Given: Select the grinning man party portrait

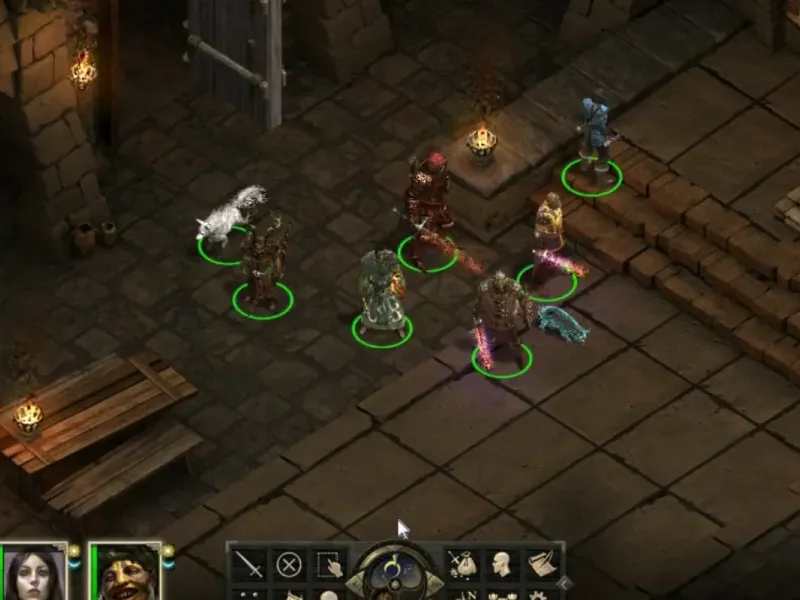Looking at the screenshot, I should 125,573.
